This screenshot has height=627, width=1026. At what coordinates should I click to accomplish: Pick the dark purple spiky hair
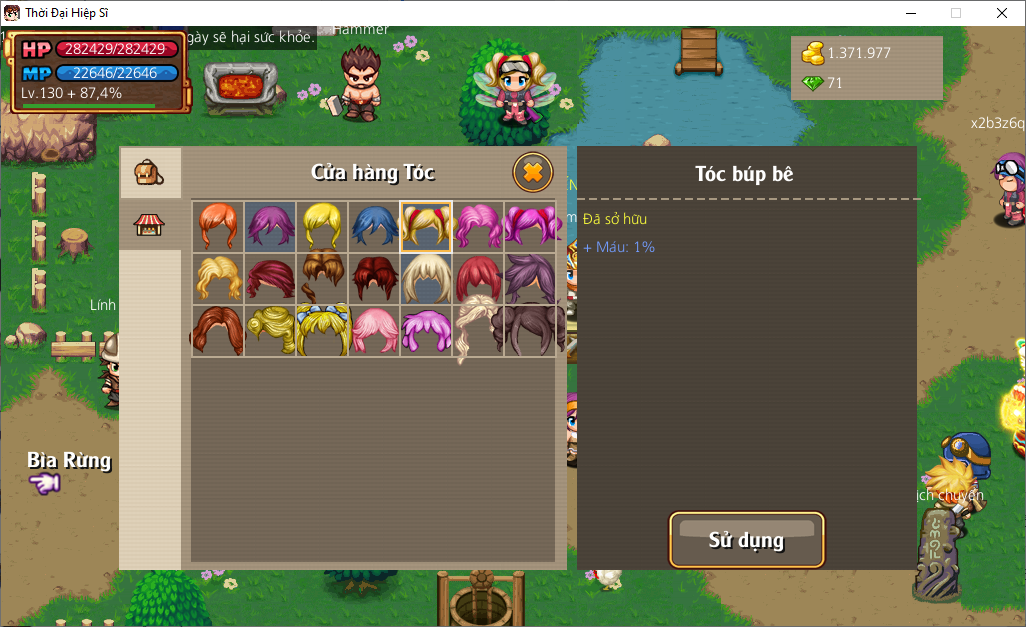tap(530, 277)
